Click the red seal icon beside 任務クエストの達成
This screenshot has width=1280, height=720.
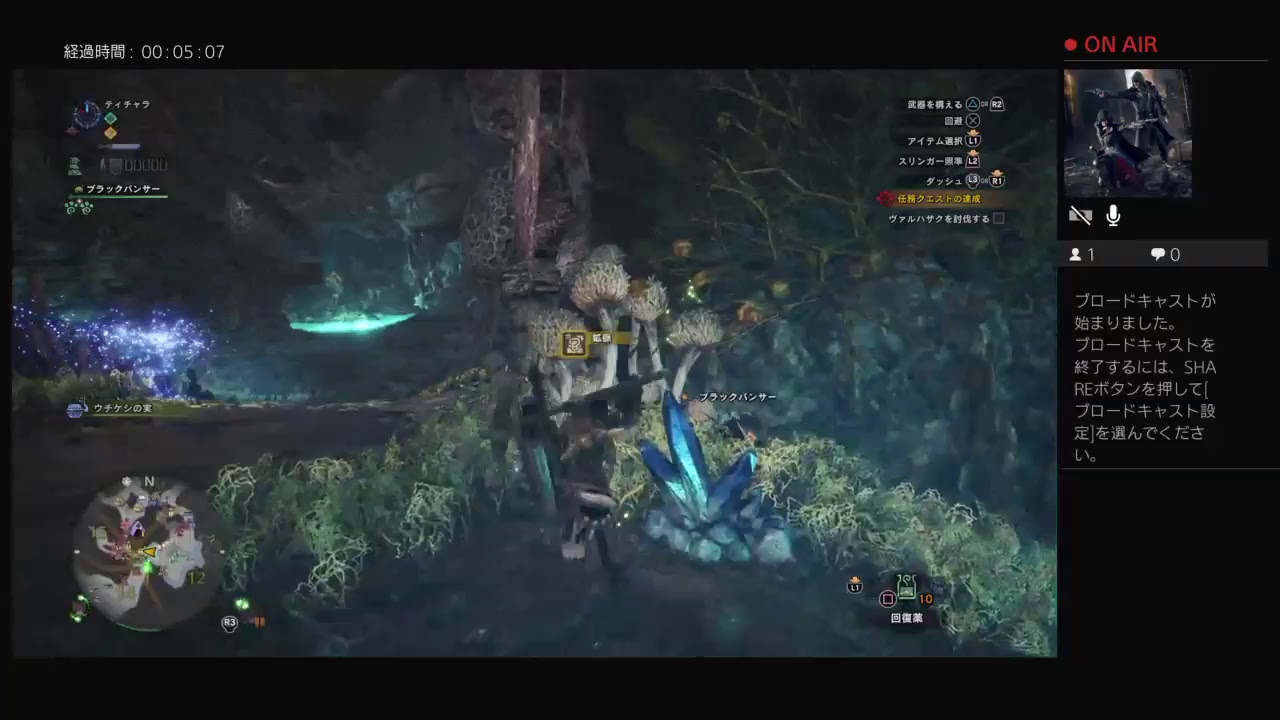886,198
